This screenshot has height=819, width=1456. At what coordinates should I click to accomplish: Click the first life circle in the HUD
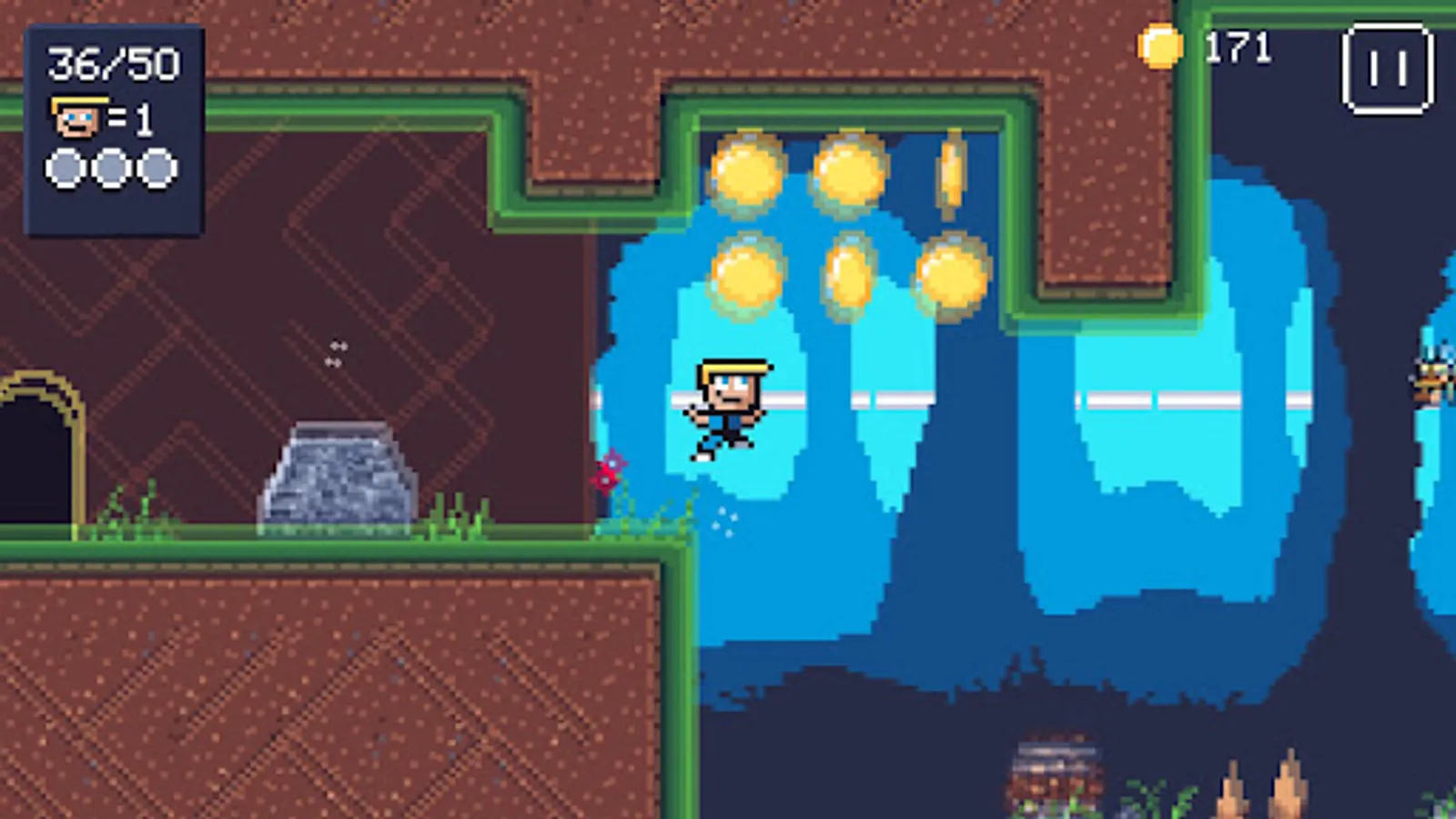[x=62, y=168]
